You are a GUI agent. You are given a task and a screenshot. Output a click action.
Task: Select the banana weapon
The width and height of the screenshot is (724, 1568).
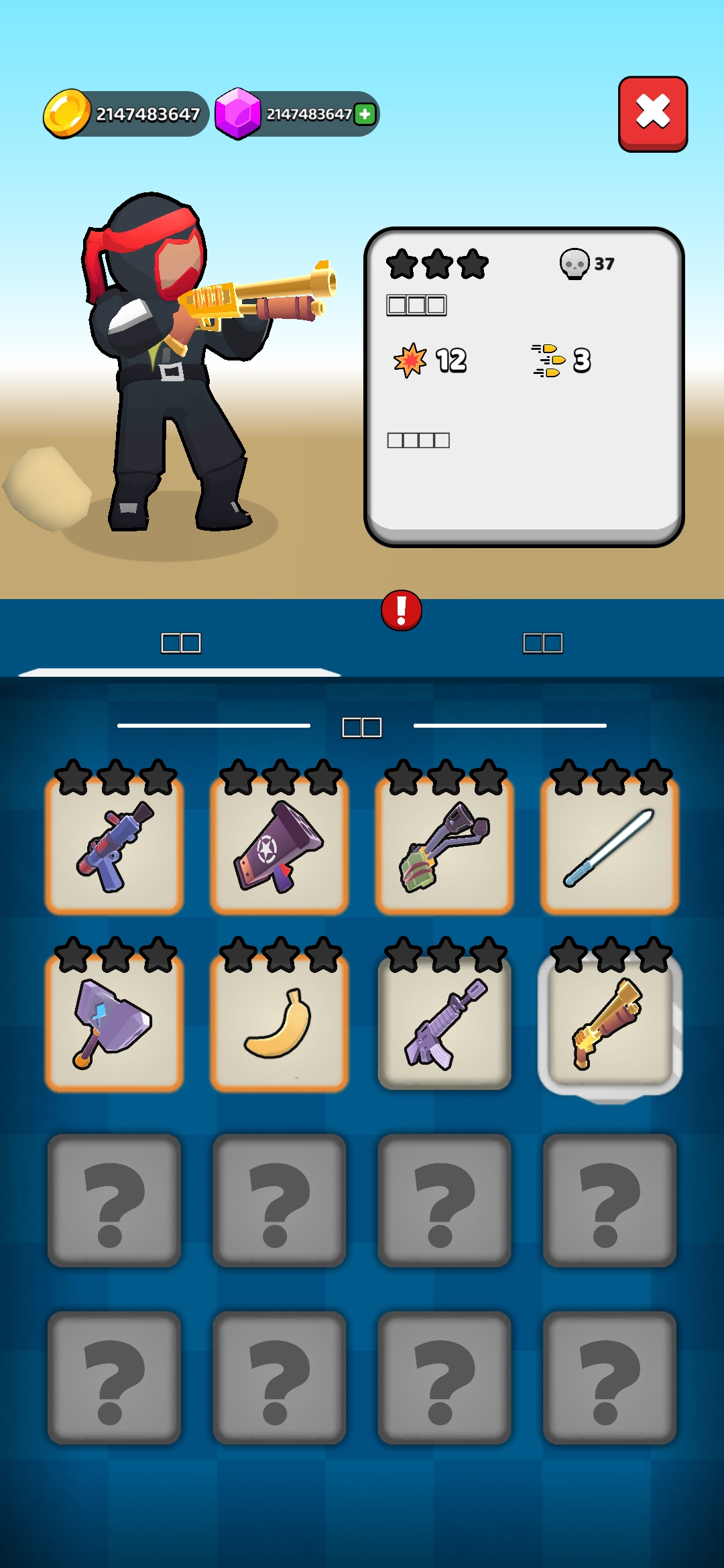280,1023
